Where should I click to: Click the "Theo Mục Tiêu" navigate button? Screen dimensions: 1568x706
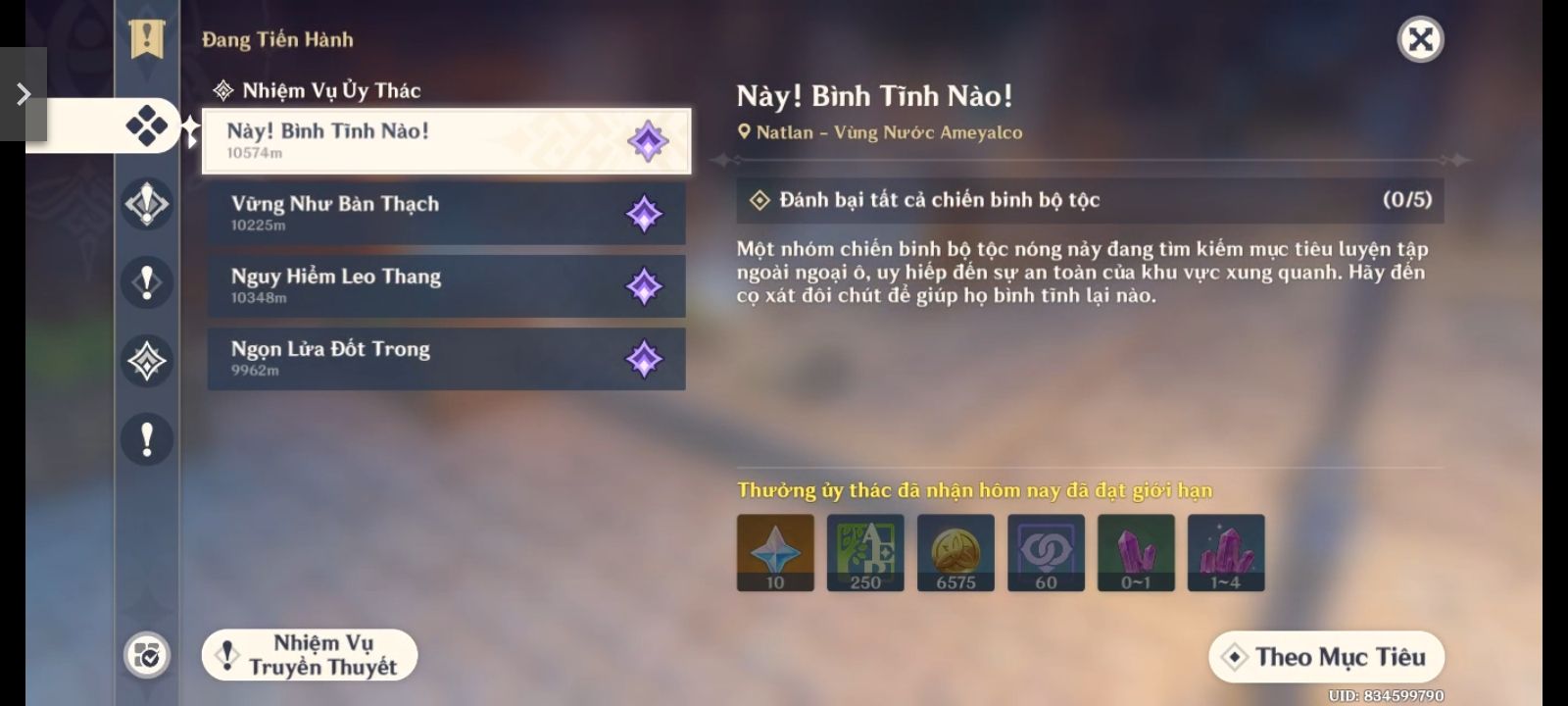tap(1326, 657)
